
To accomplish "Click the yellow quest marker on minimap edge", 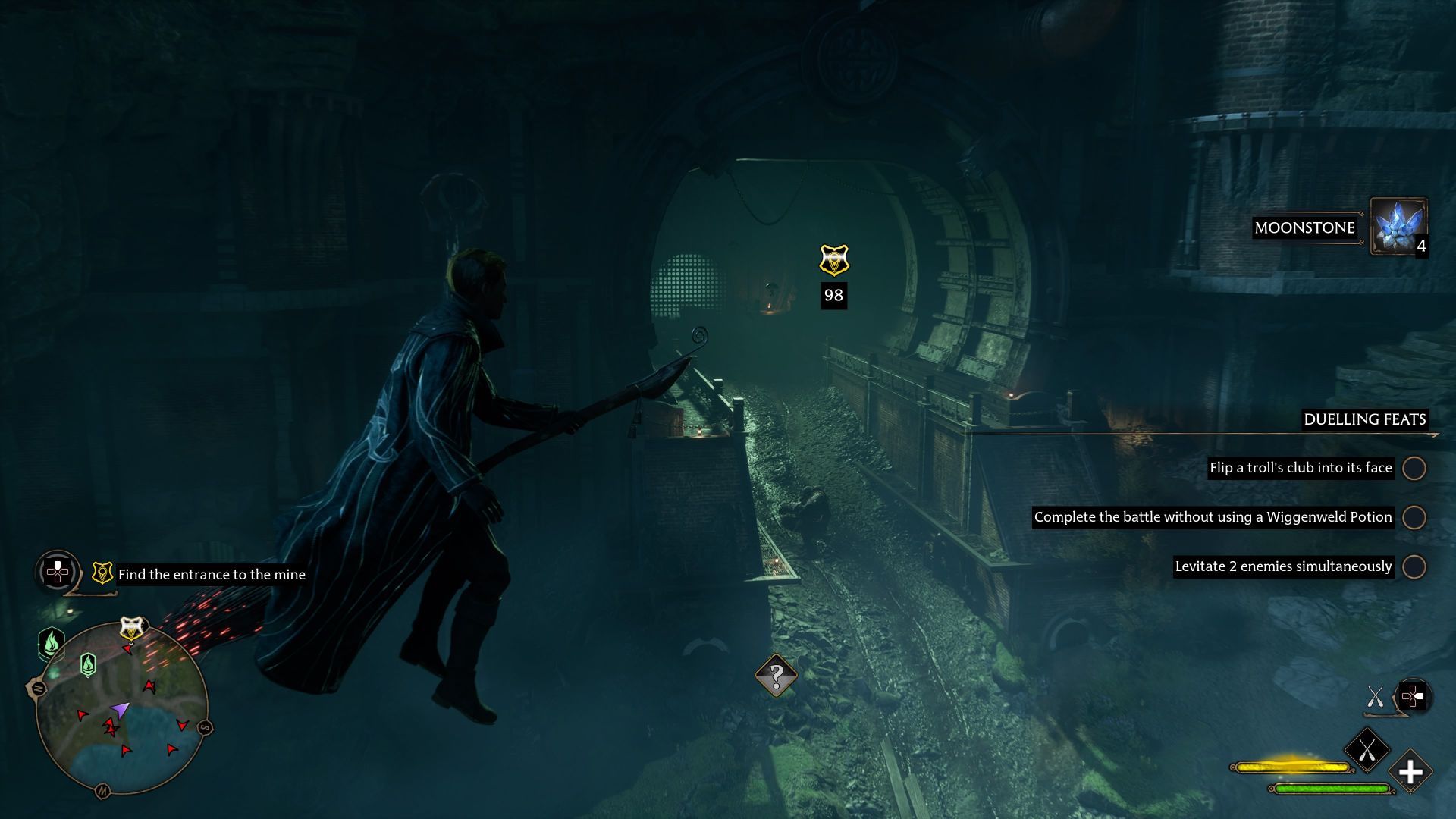I will pyautogui.click(x=132, y=629).
